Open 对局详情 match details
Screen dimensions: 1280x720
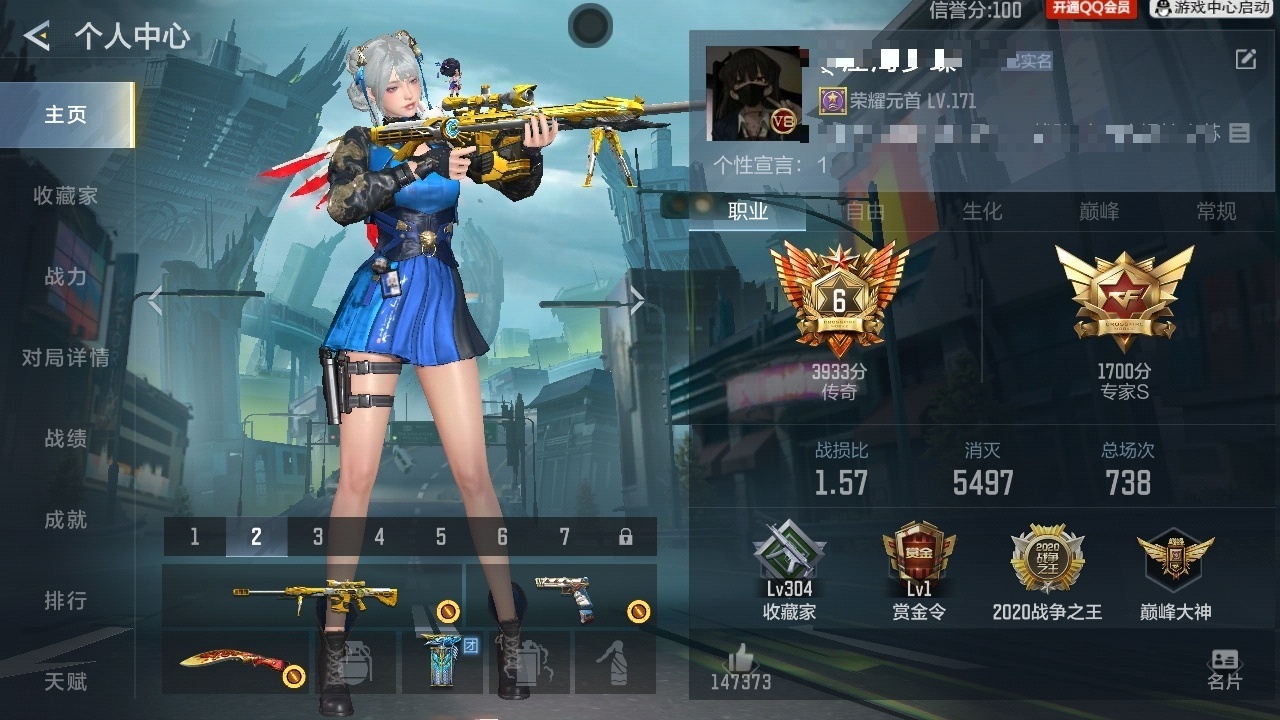point(65,358)
